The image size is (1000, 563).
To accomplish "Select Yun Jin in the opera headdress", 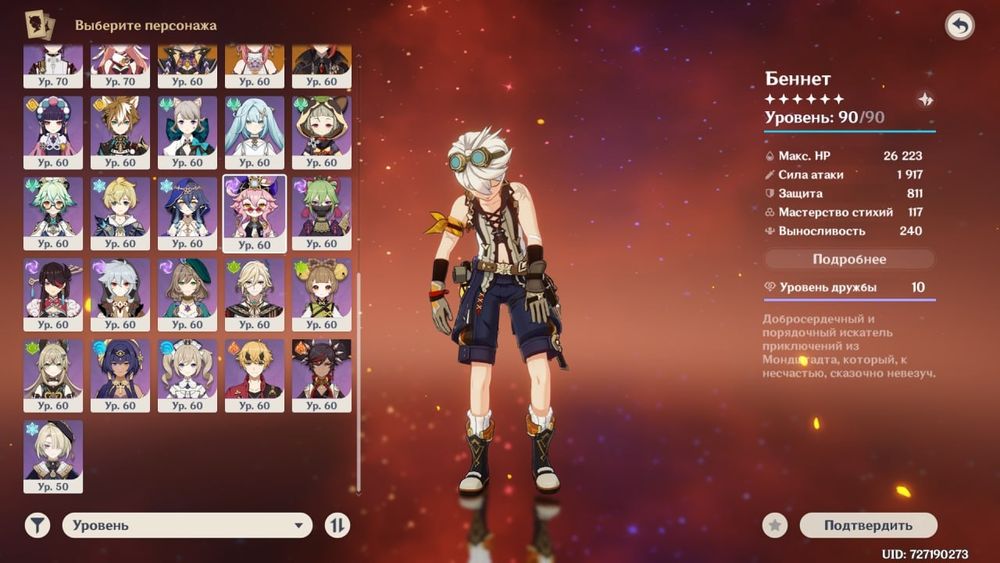I will (x=53, y=131).
